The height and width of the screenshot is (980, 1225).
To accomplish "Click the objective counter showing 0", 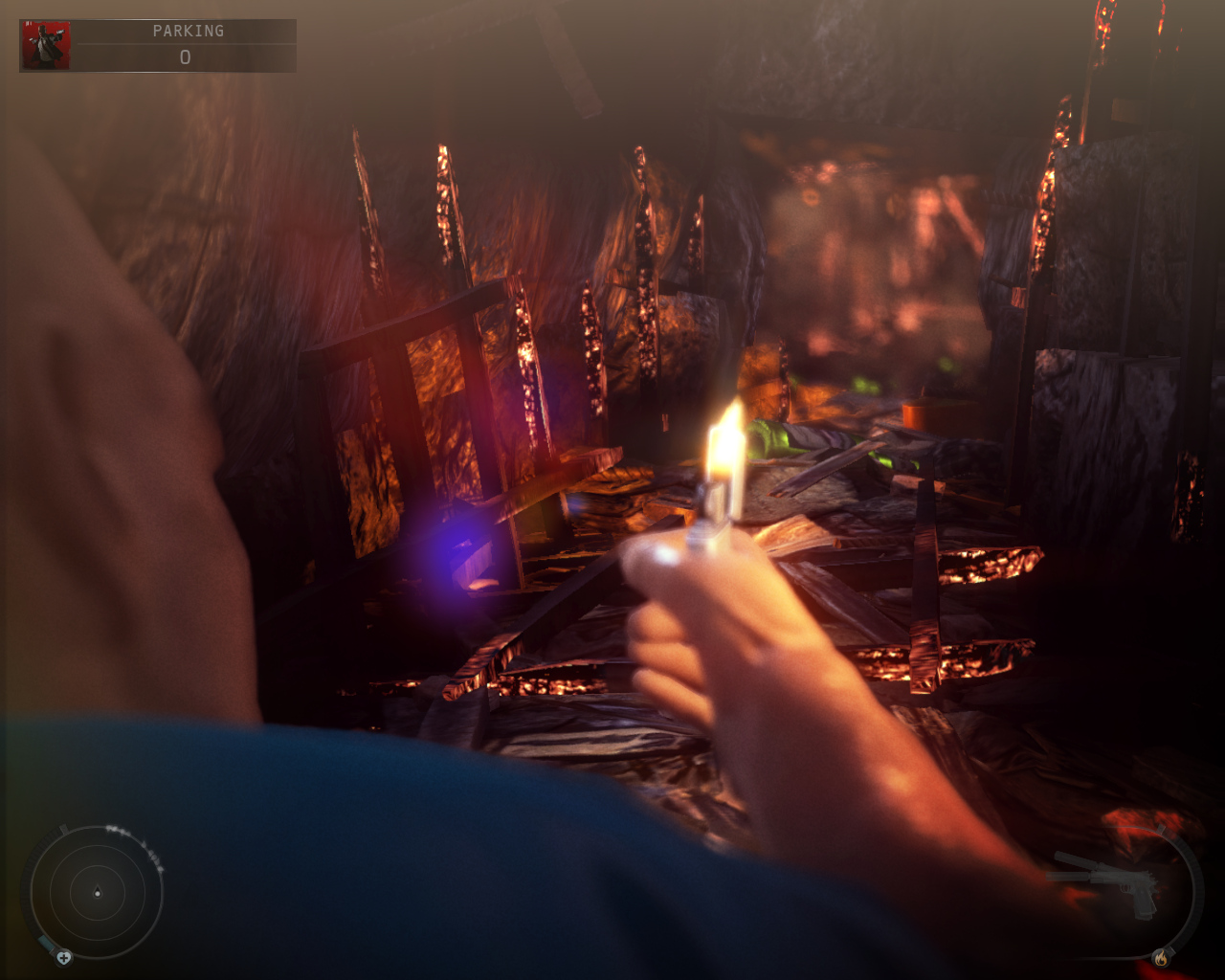I will click(188, 57).
